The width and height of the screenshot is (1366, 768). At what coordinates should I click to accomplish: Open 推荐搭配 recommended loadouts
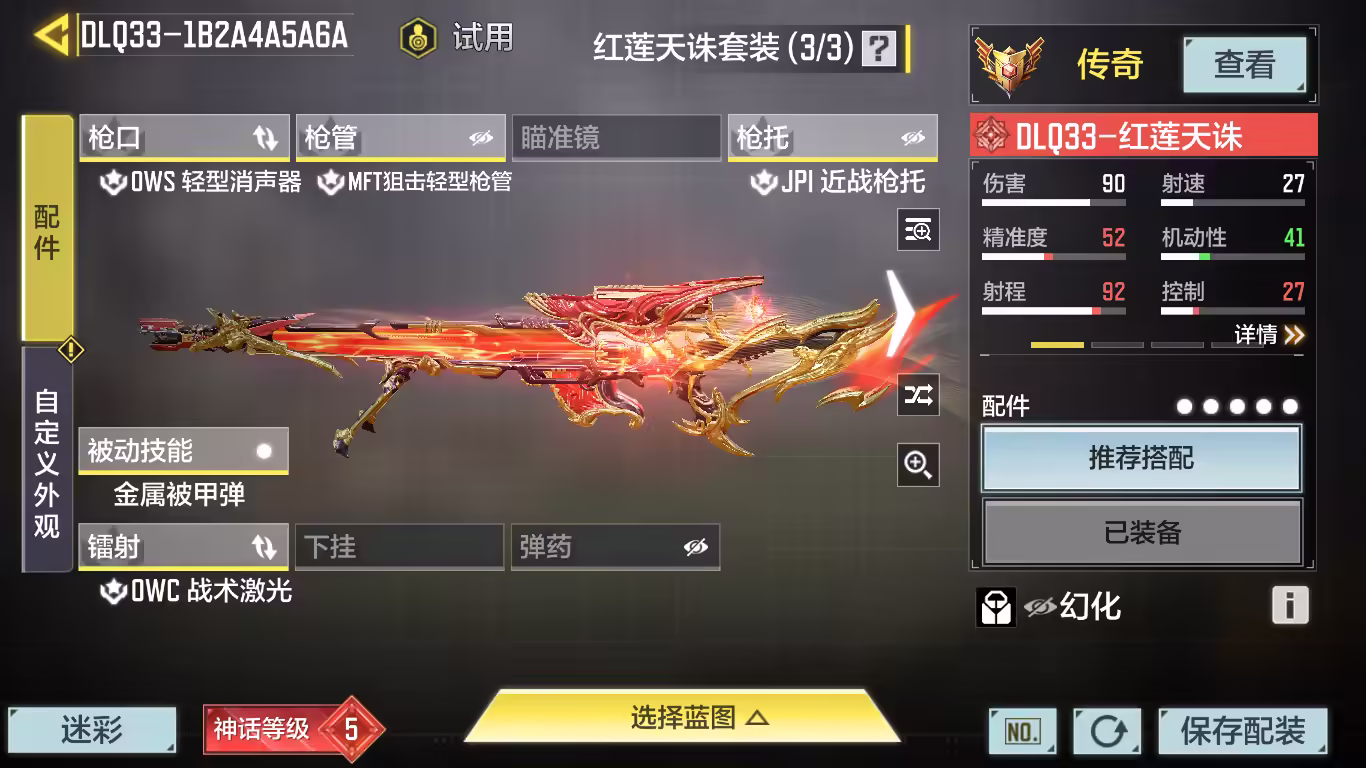point(1141,459)
